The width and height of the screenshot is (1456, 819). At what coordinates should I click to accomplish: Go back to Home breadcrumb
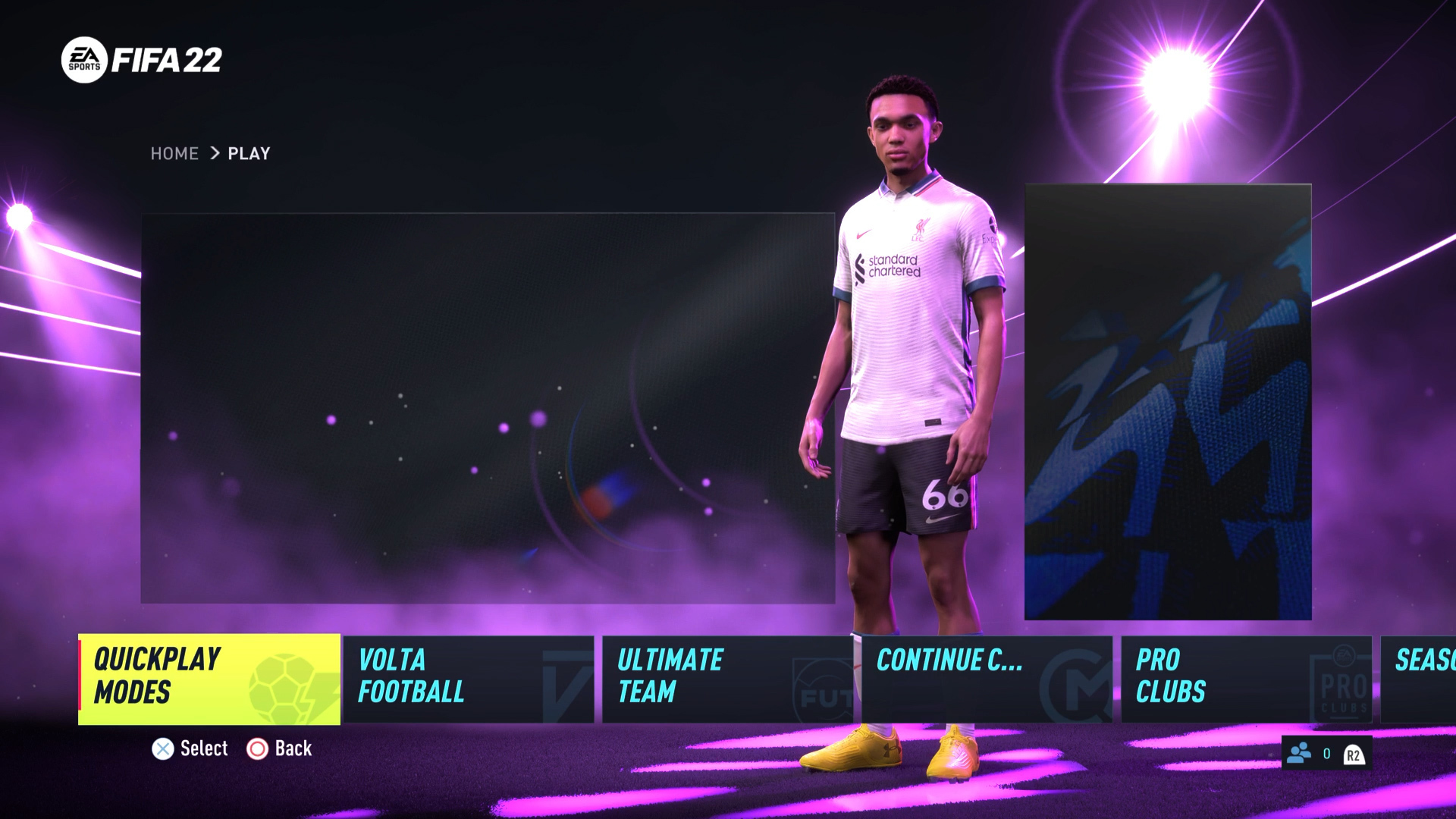click(x=174, y=154)
